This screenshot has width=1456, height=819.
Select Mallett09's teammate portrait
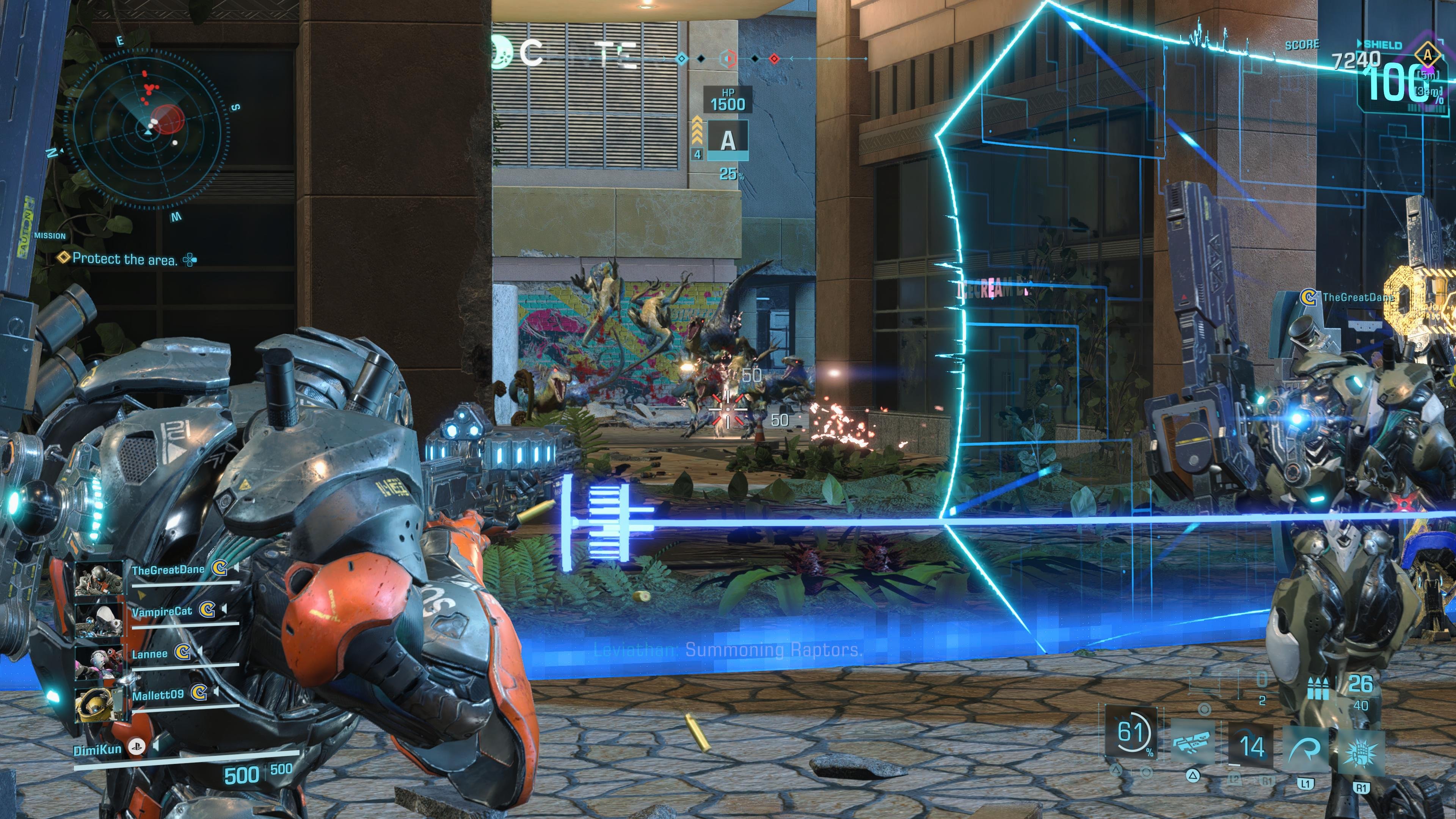[x=99, y=704]
